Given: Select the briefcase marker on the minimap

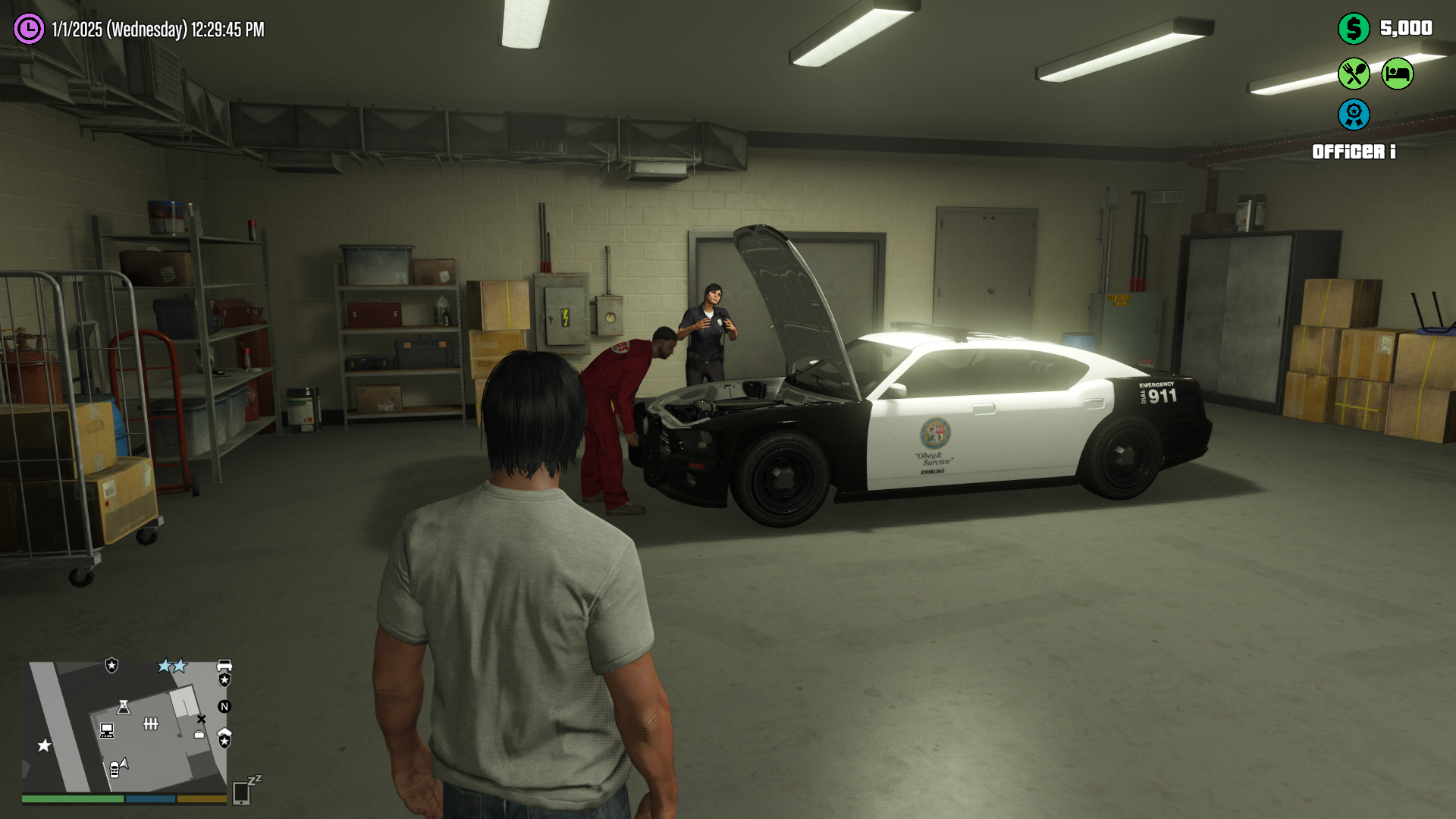Looking at the screenshot, I should (199, 734).
